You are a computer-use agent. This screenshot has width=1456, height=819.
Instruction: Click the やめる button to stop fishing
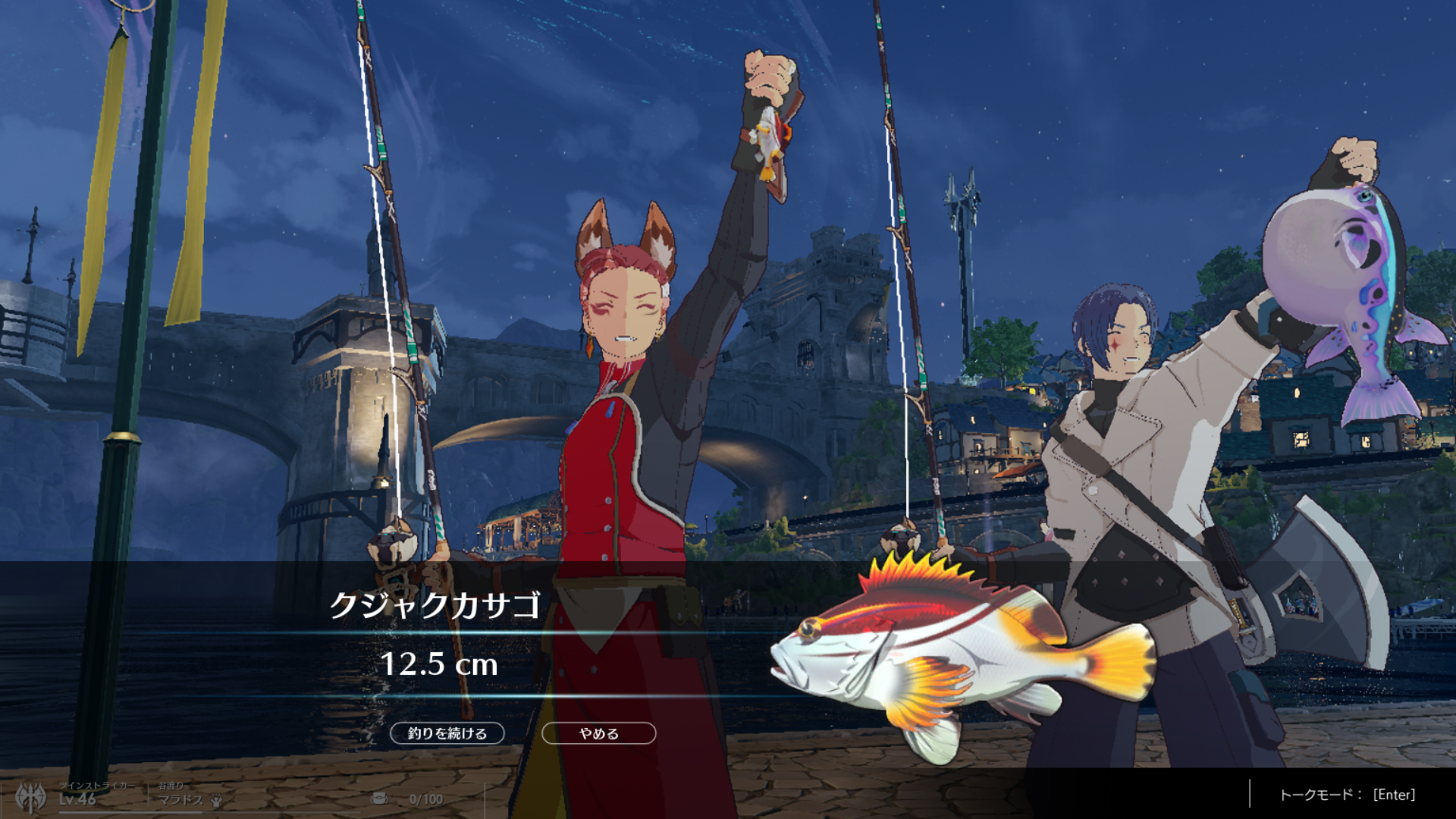[598, 733]
